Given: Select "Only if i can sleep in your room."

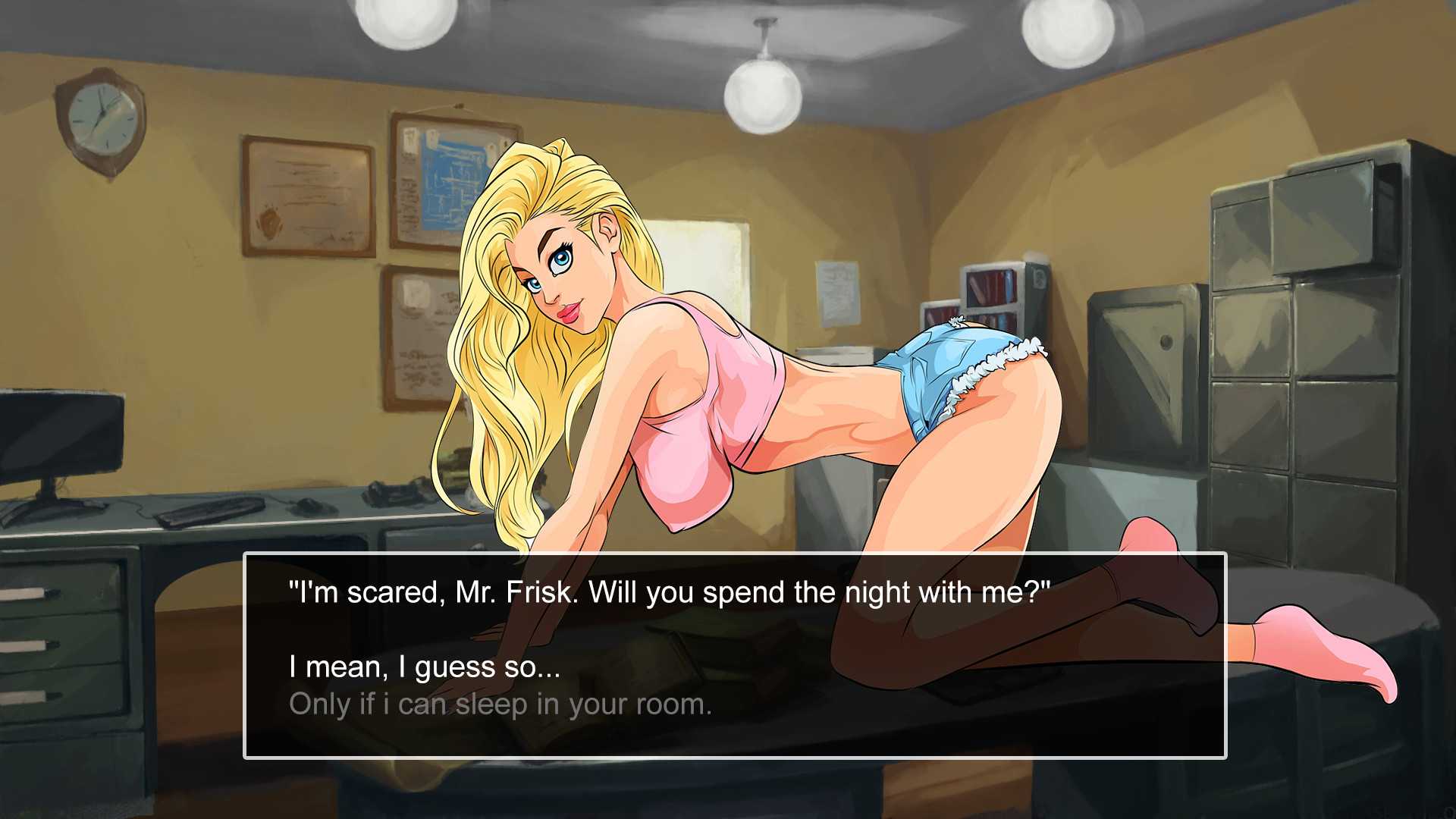Looking at the screenshot, I should tap(500, 704).
